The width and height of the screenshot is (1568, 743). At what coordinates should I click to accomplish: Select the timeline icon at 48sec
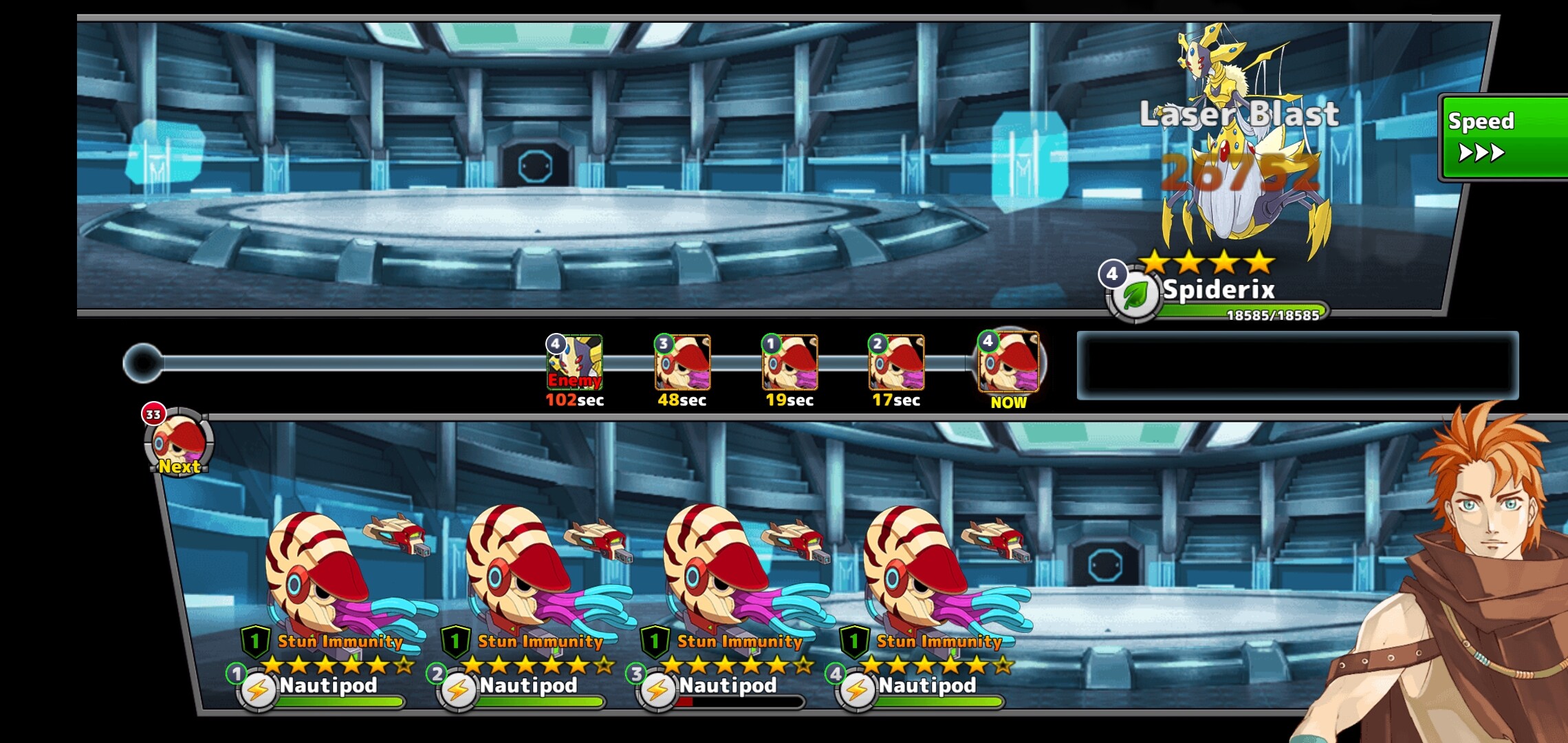682,363
